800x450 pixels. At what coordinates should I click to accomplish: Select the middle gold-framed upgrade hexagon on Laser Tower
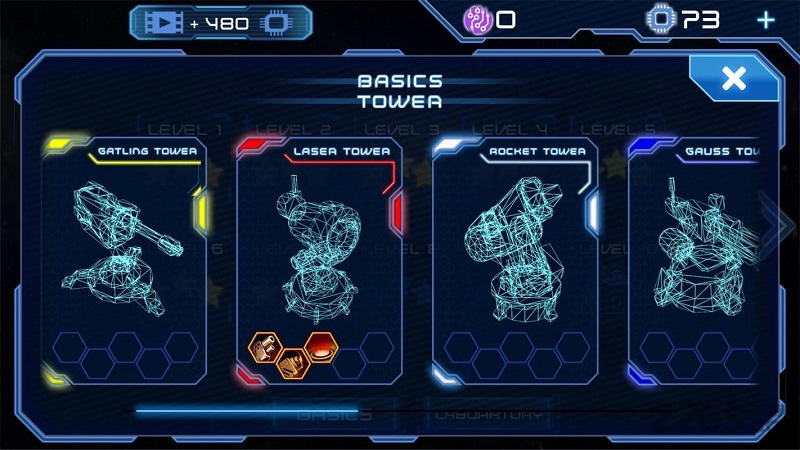293,363
